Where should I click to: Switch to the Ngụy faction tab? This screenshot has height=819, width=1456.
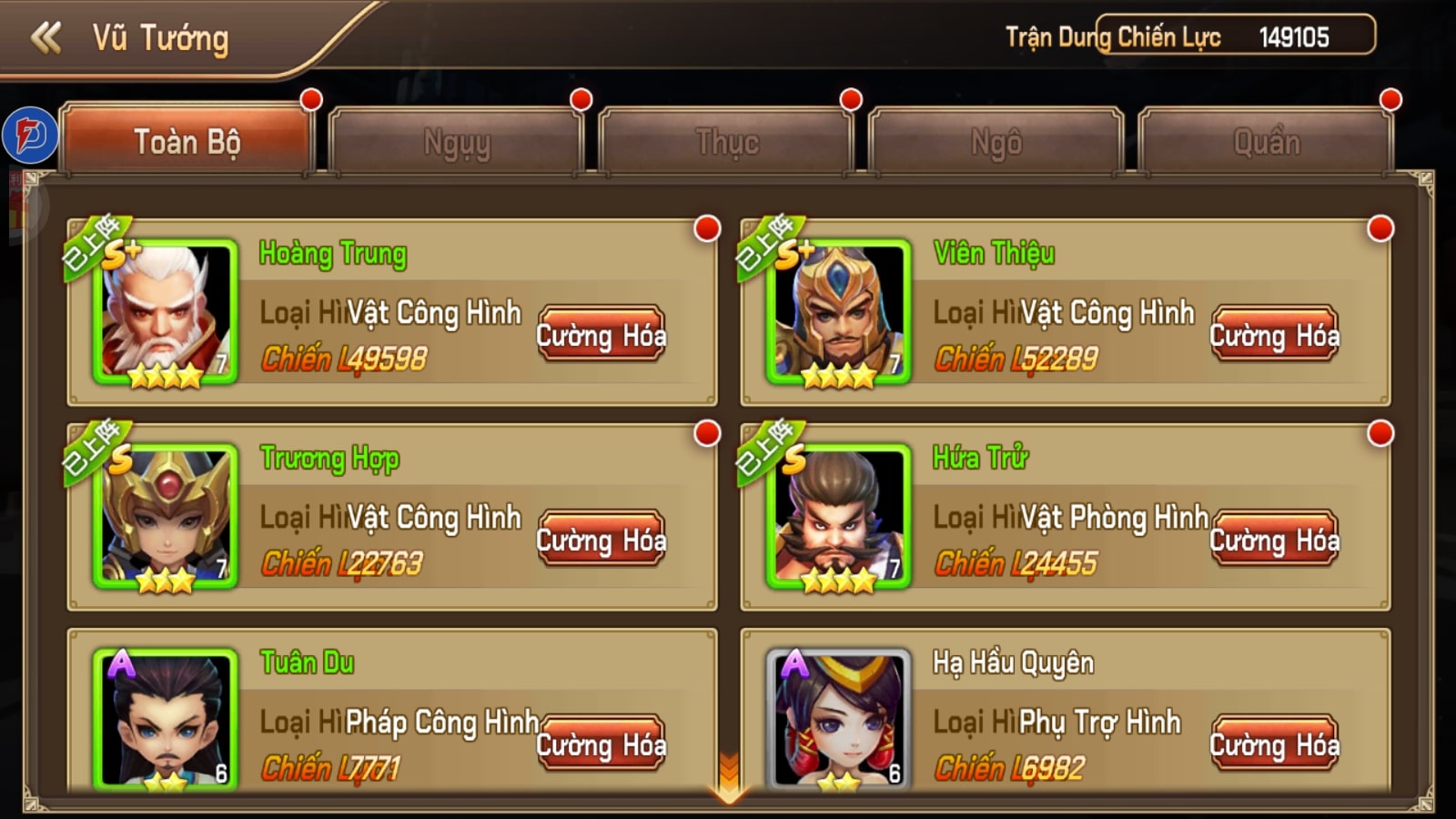pos(456,142)
